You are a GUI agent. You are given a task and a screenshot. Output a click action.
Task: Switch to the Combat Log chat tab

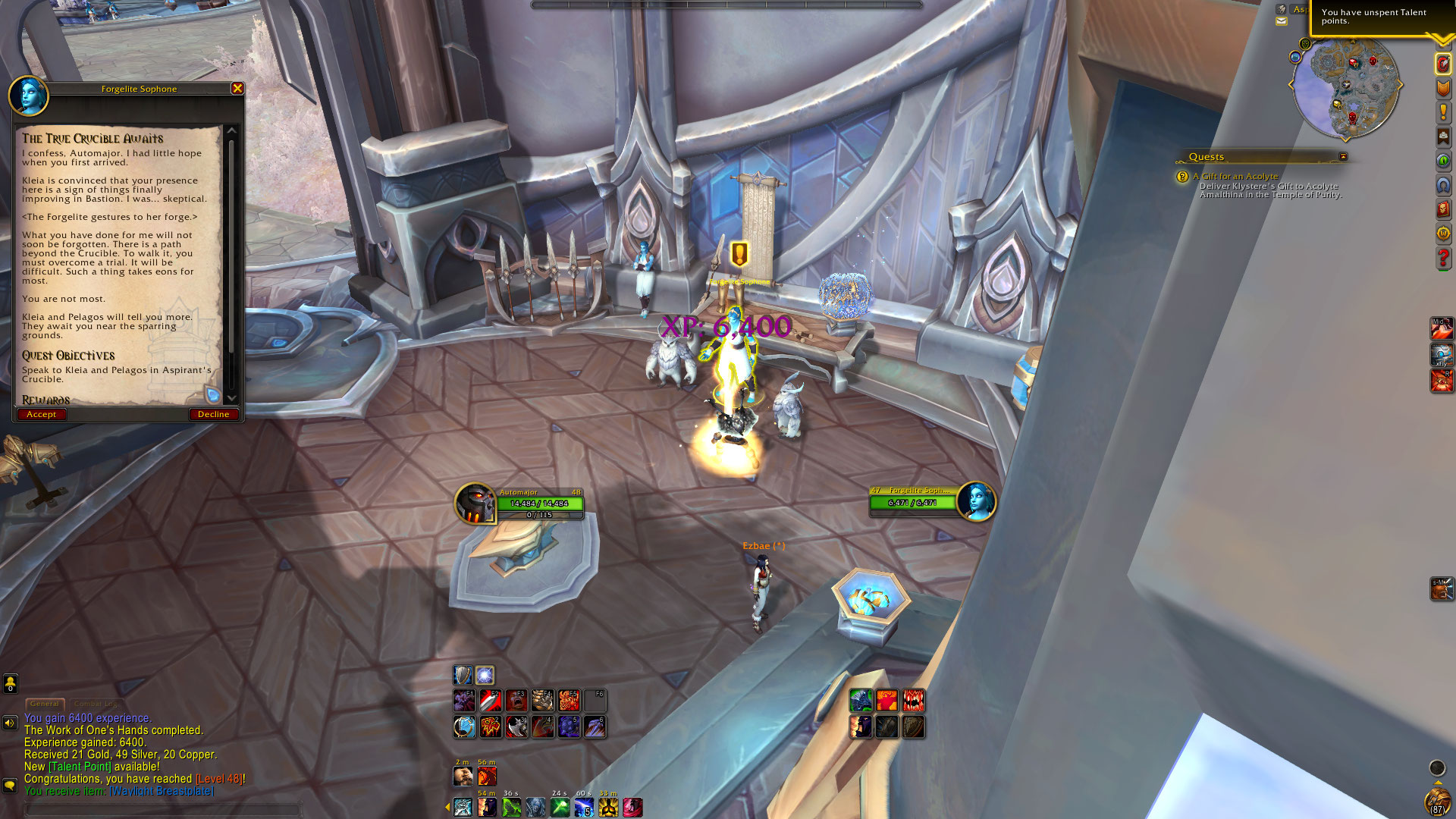[96, 704]
